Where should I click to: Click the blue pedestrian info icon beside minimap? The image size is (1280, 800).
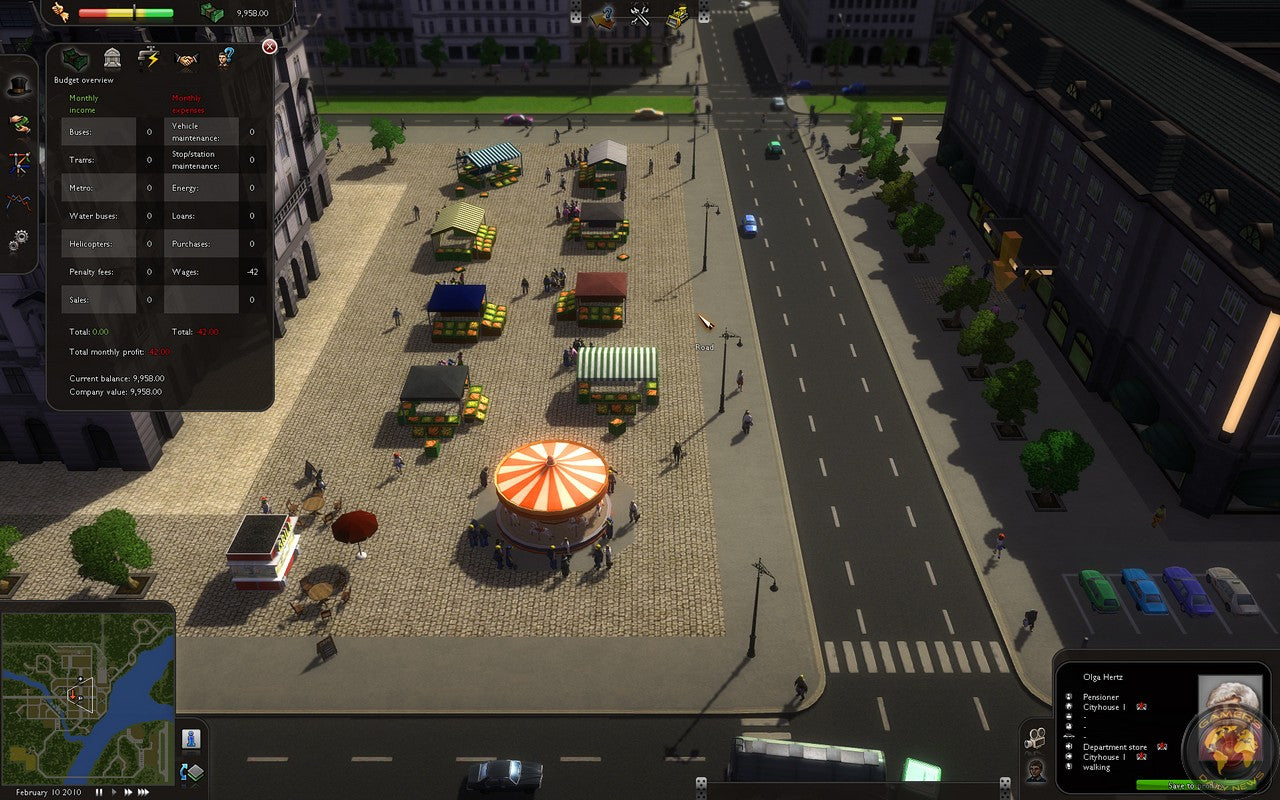191,740
